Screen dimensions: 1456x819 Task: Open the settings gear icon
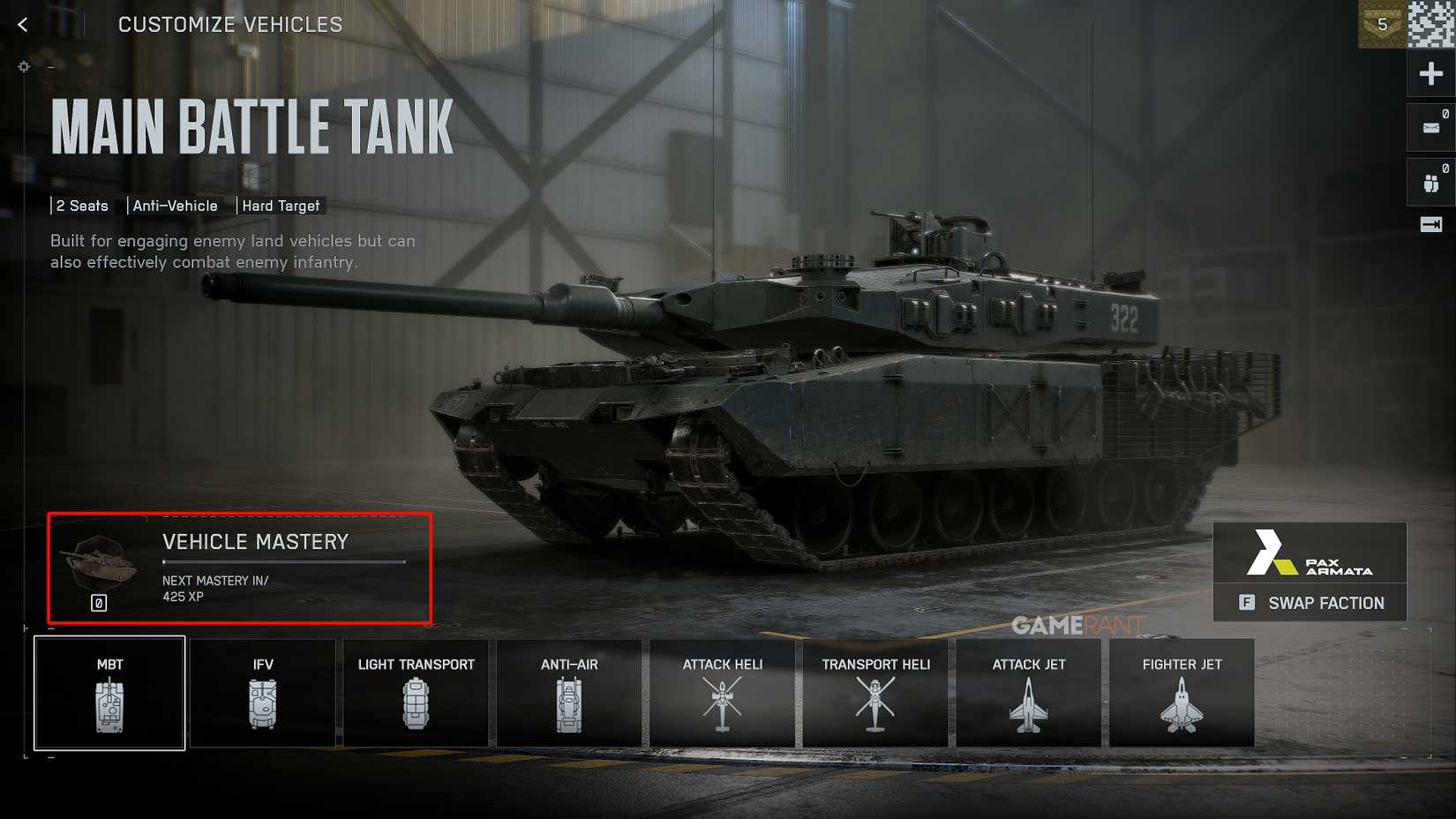coord(24,66)
